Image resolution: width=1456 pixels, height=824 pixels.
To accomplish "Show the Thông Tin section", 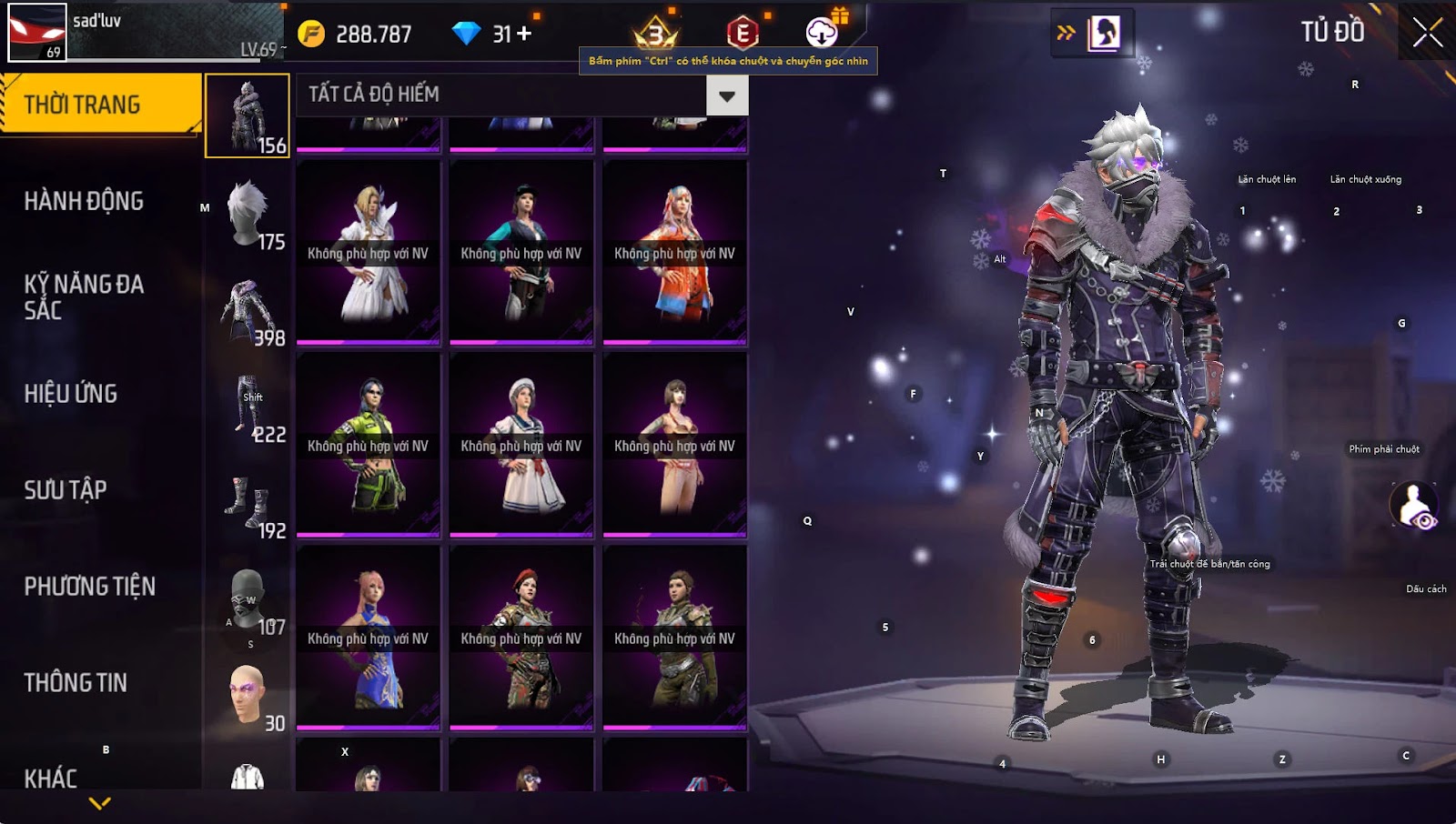I will [x=76, y=683].
